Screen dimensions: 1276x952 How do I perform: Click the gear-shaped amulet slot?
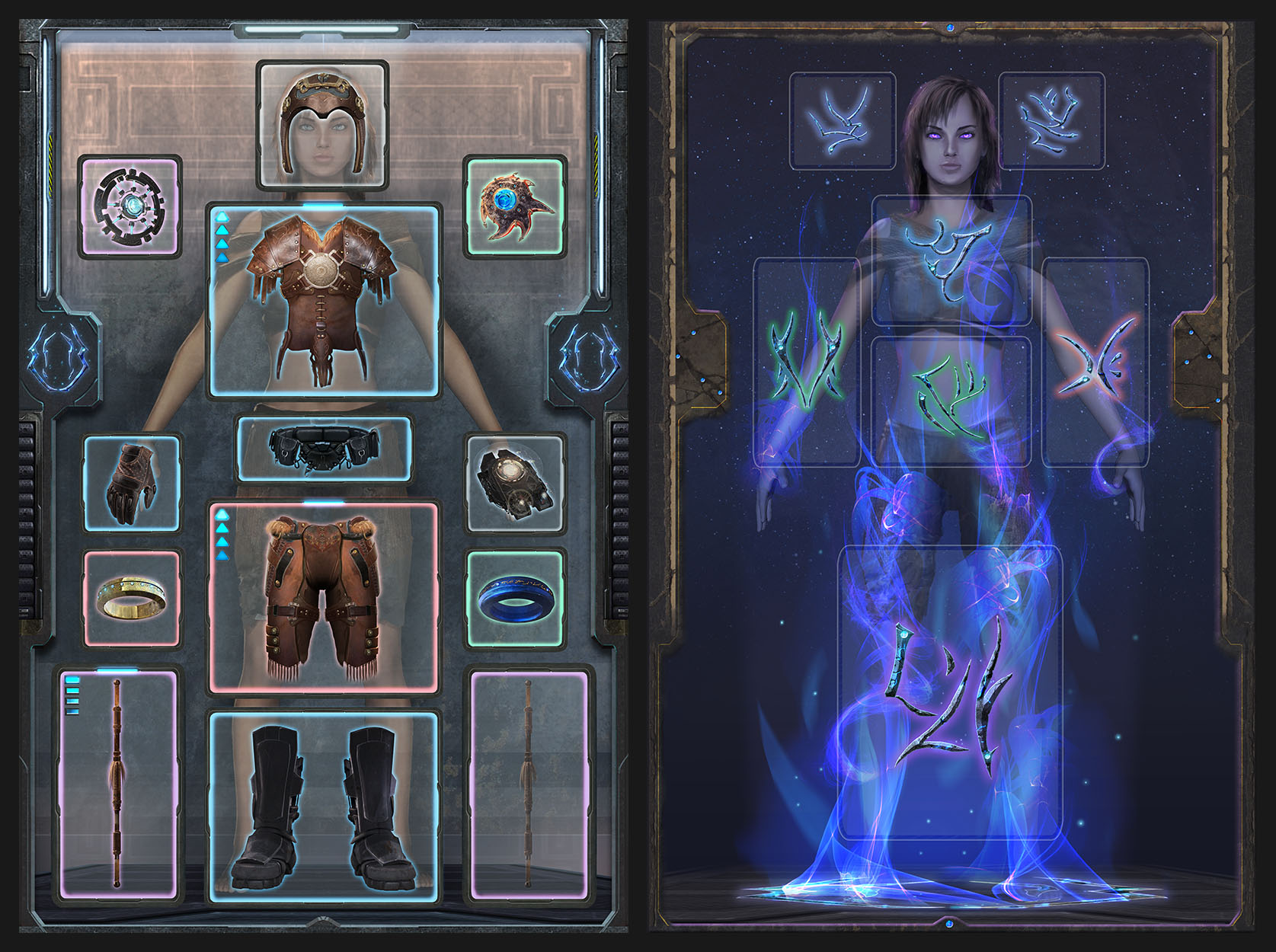click(x=130, y=206)
